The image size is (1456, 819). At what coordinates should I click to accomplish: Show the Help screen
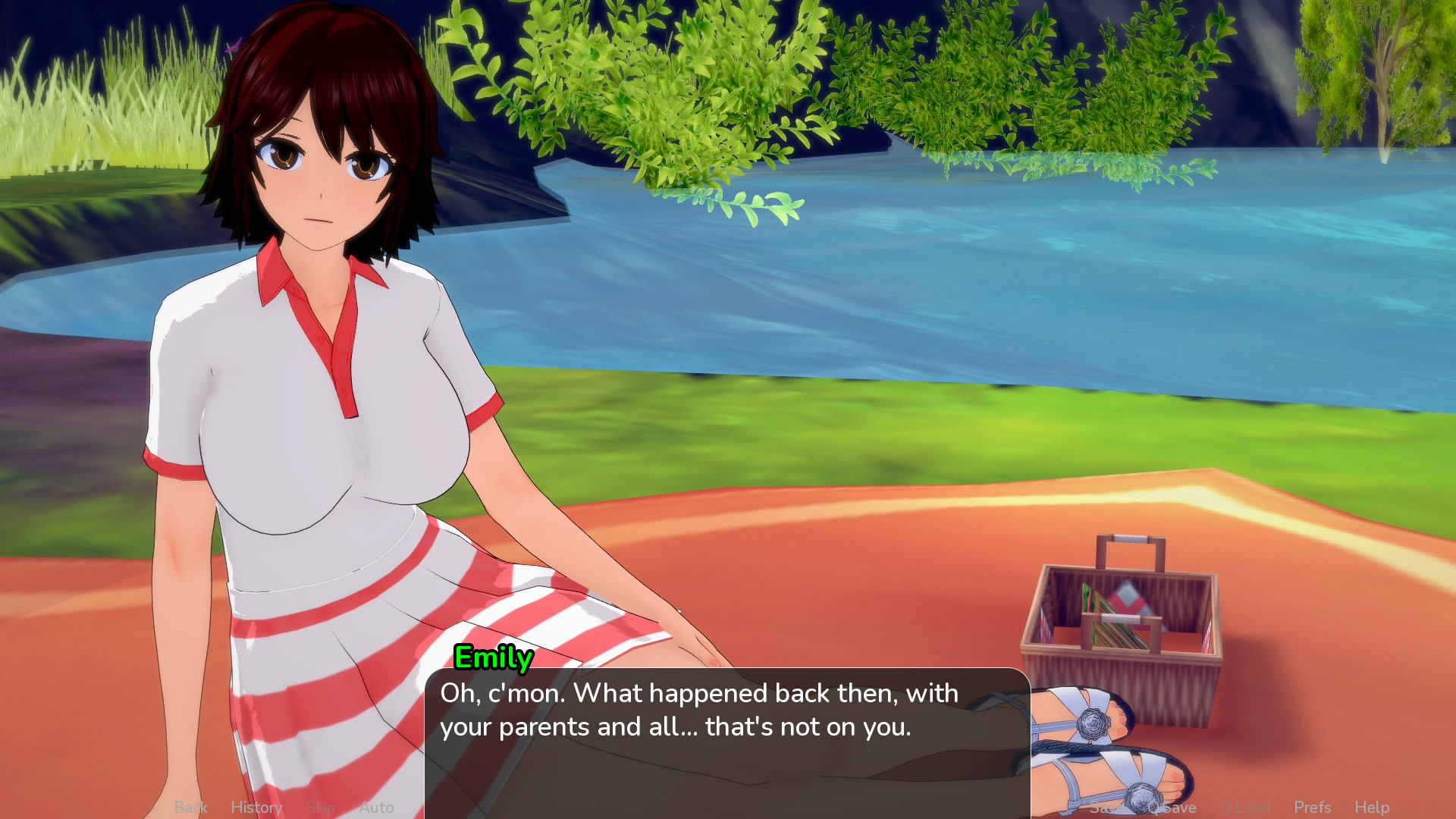click(x=1372, y=808)
